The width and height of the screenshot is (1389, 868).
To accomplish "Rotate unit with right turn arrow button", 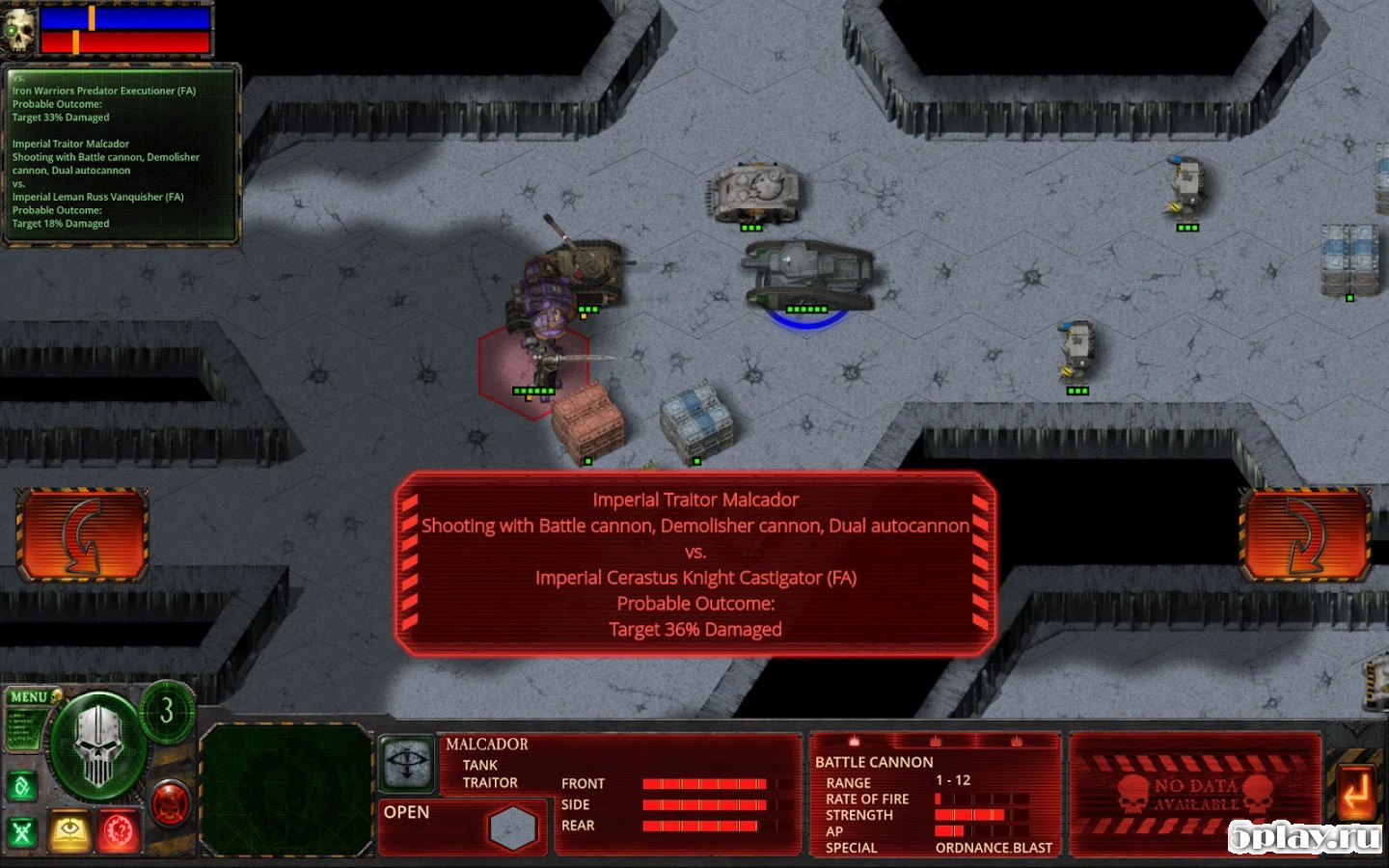I will (1305, 534).
